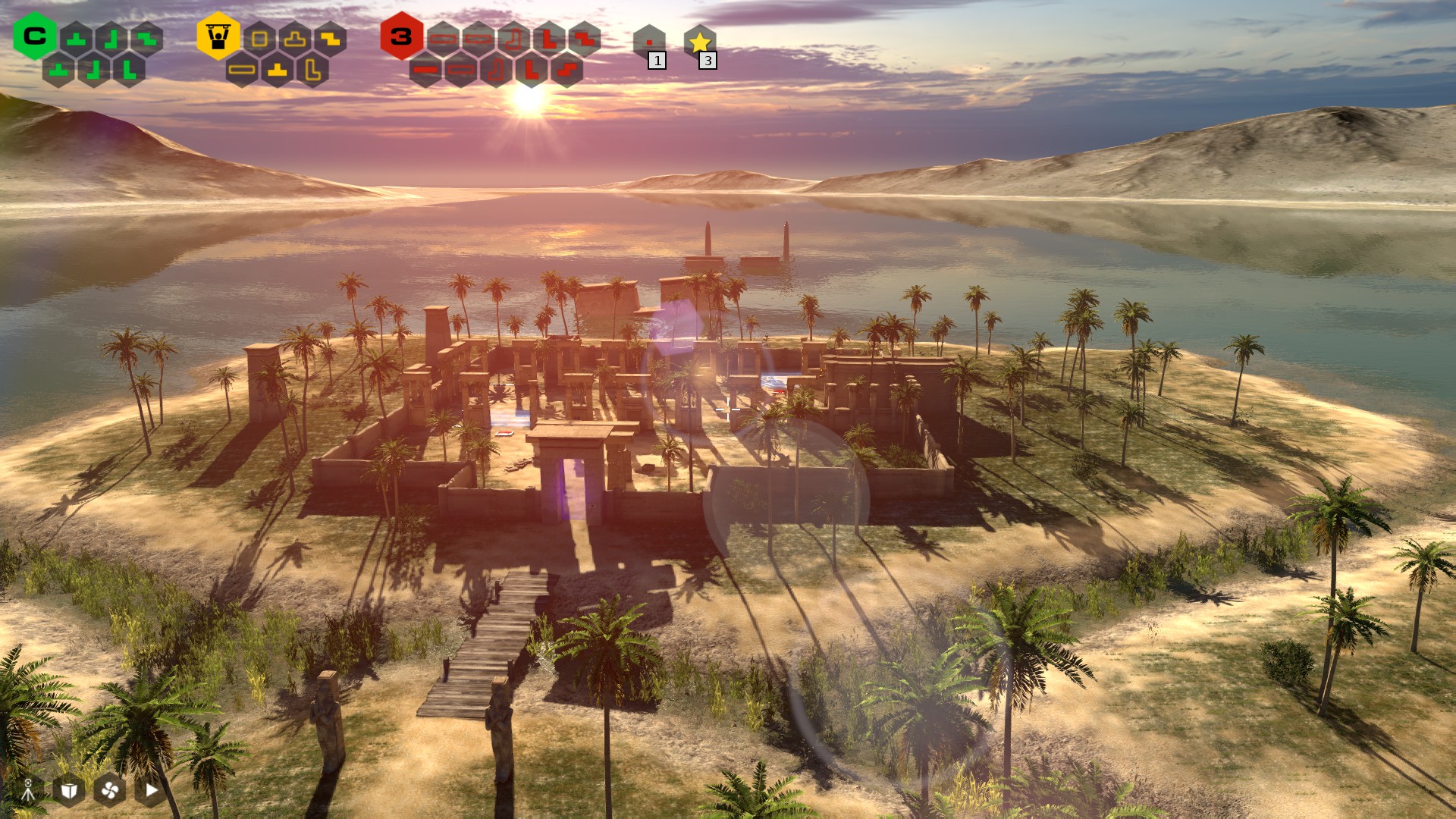Select the white cube icon
1456x819 pixels.
point(69,790)
